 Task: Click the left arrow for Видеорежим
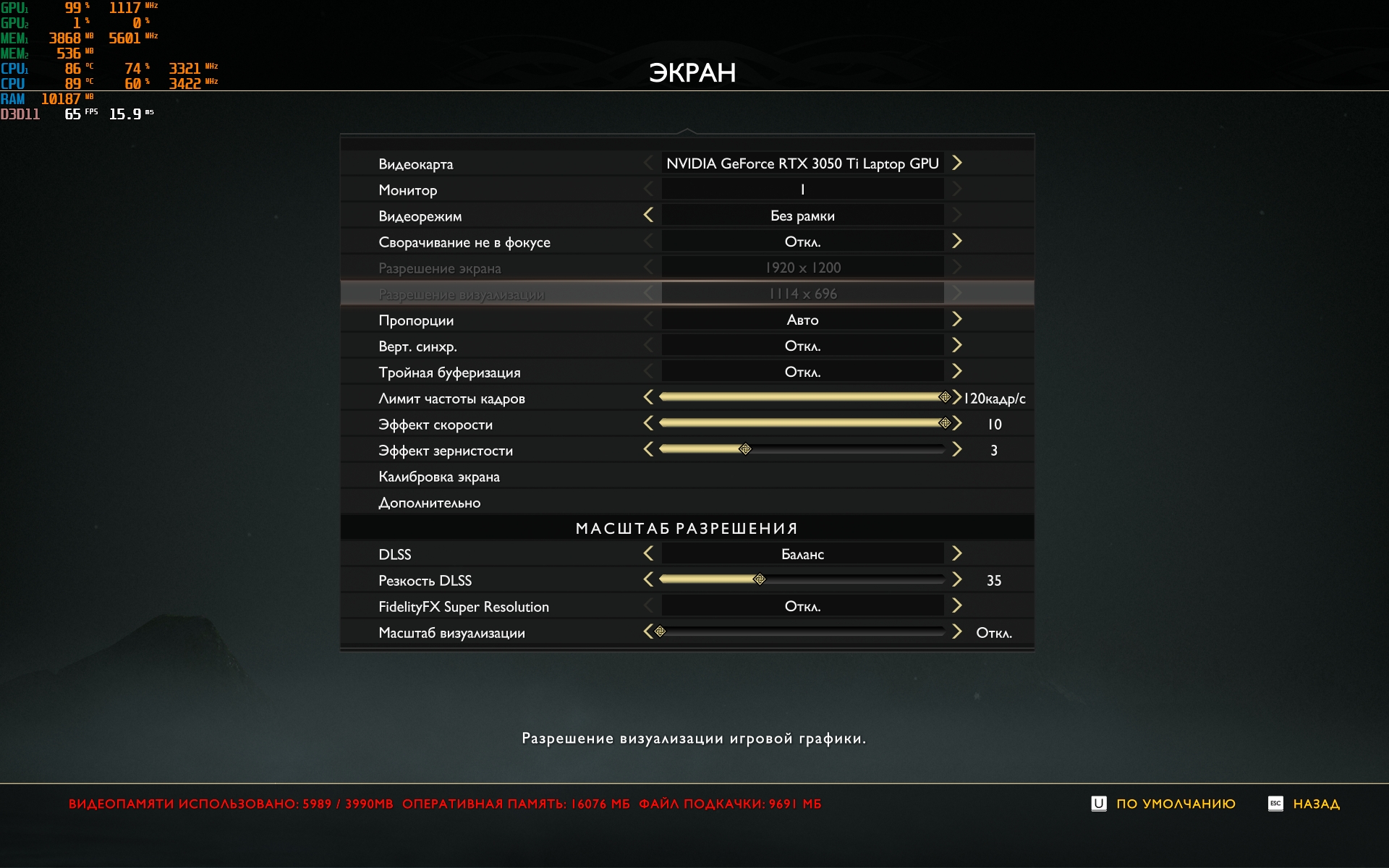pyautogui.click(x=648, y=216)
